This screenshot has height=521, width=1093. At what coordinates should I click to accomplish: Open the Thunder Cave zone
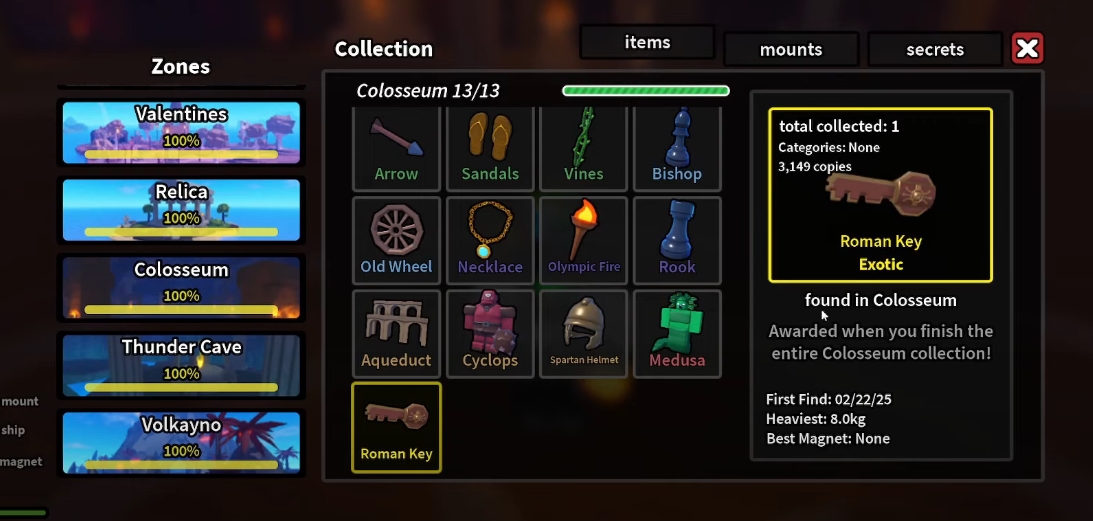[181, 363]
